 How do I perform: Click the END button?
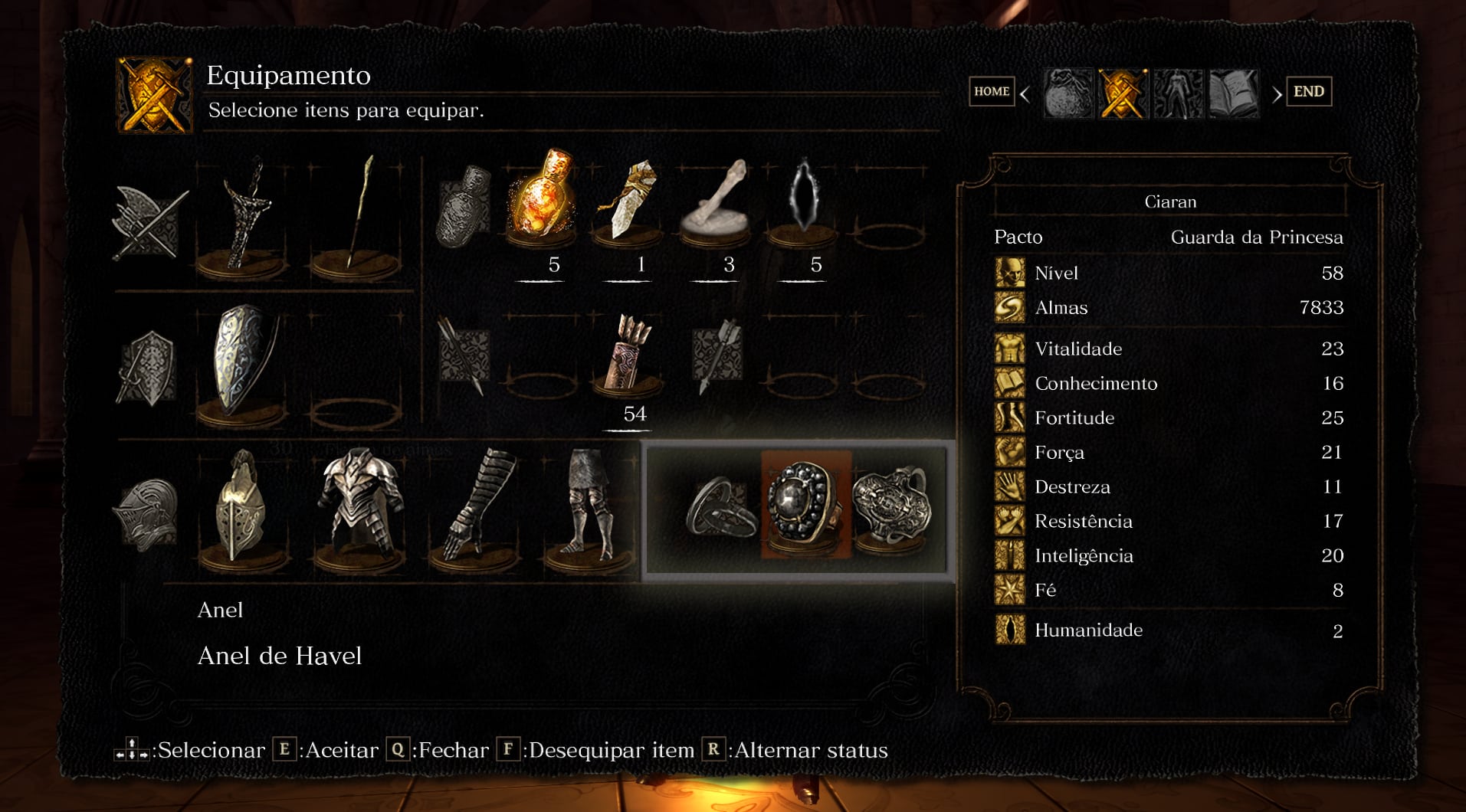pos(1309,91)
